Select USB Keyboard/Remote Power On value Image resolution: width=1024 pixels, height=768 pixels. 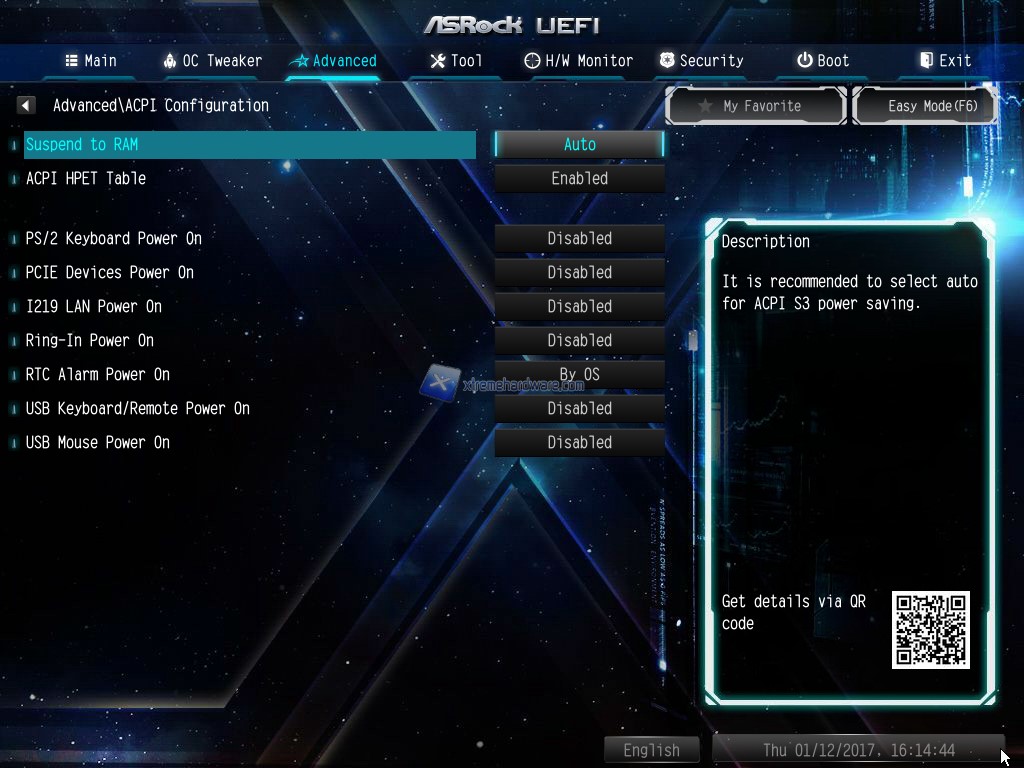579,408
